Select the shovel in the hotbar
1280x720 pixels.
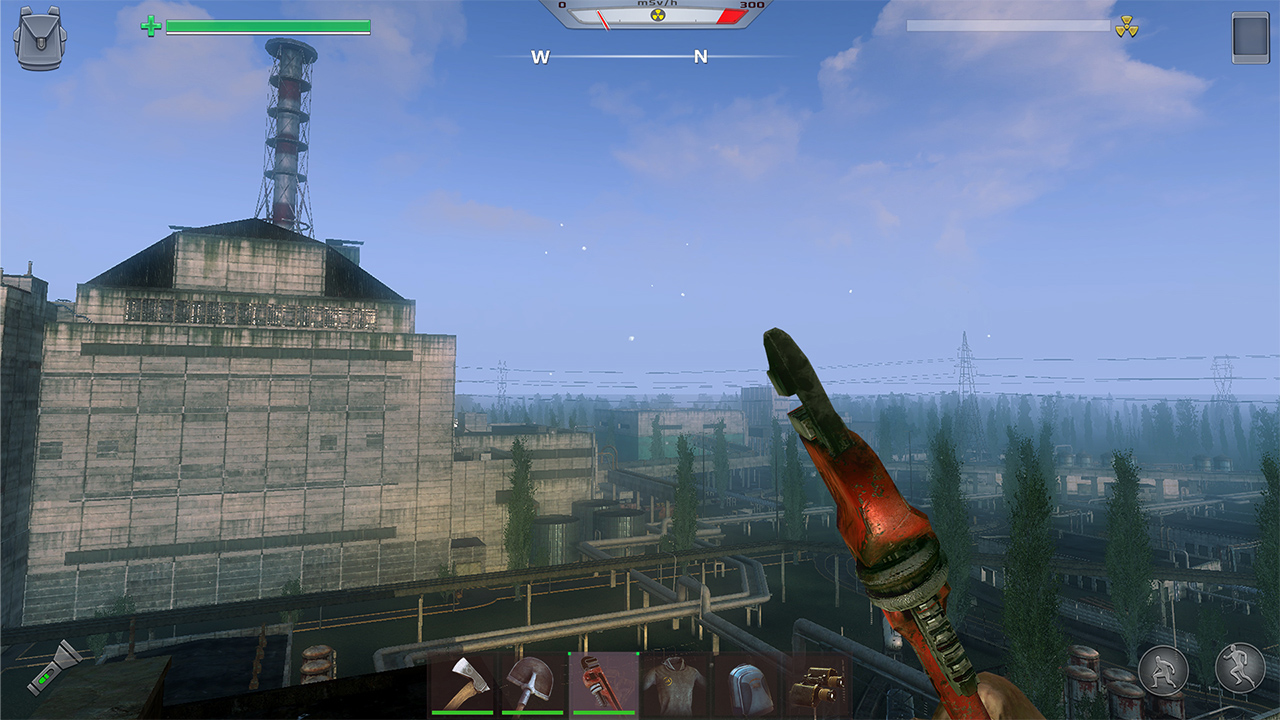click(x=531, y=685)
